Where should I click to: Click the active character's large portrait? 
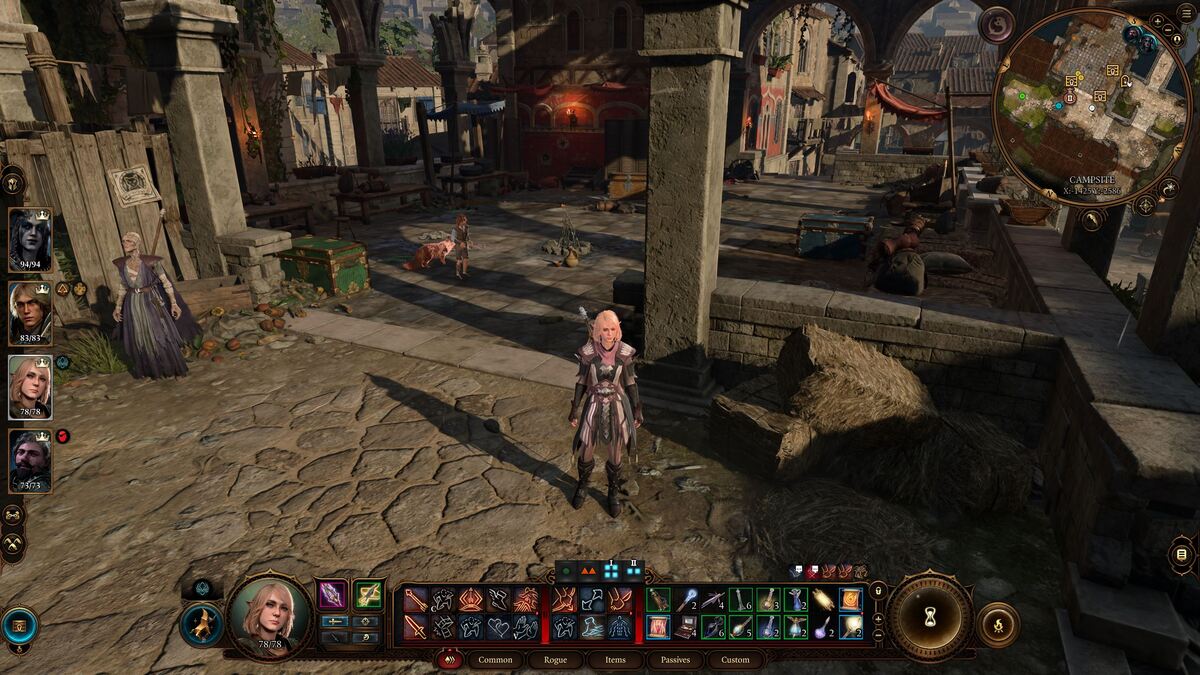tap(269, 616)
